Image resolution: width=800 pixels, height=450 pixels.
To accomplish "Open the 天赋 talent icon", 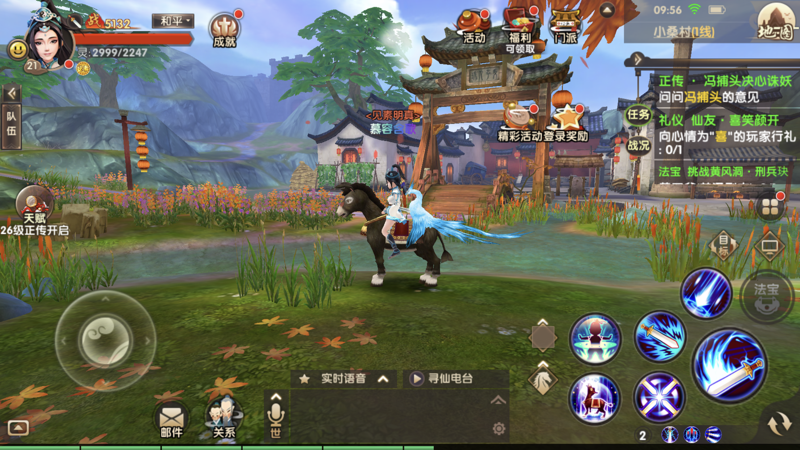I will [35, 206].
